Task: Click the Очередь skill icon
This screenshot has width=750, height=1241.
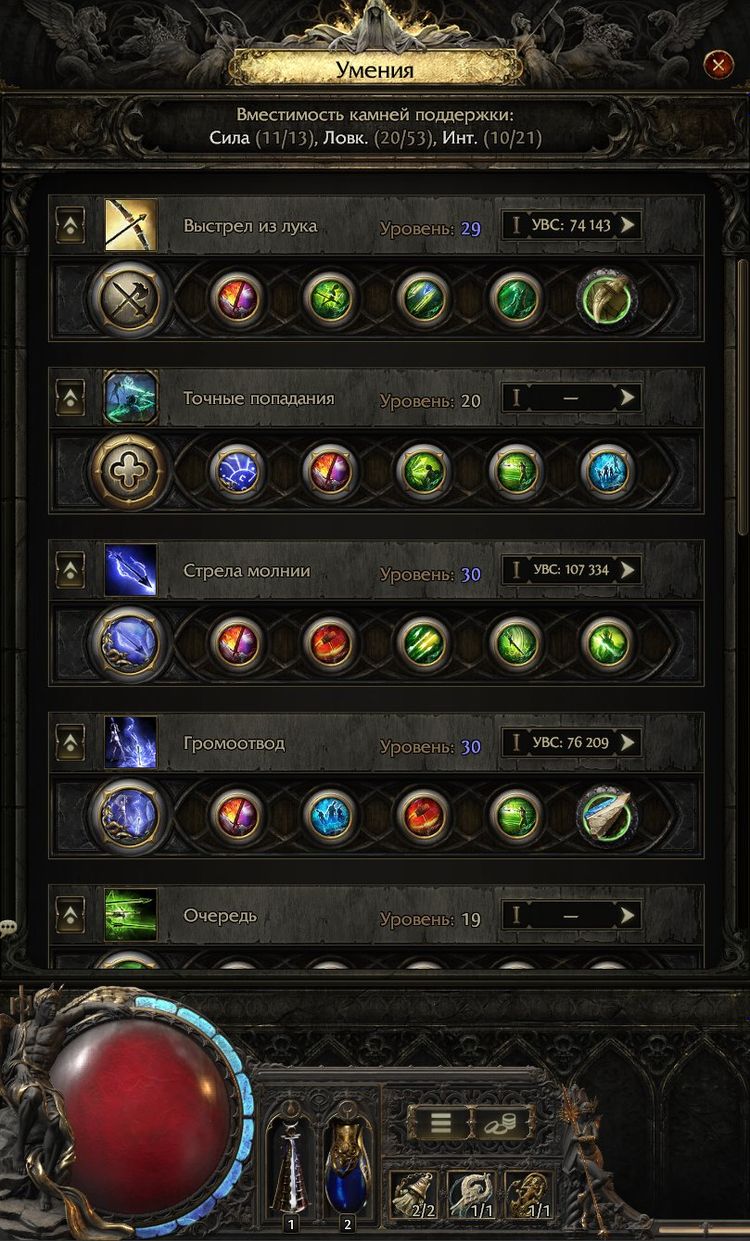Action: 131,915
